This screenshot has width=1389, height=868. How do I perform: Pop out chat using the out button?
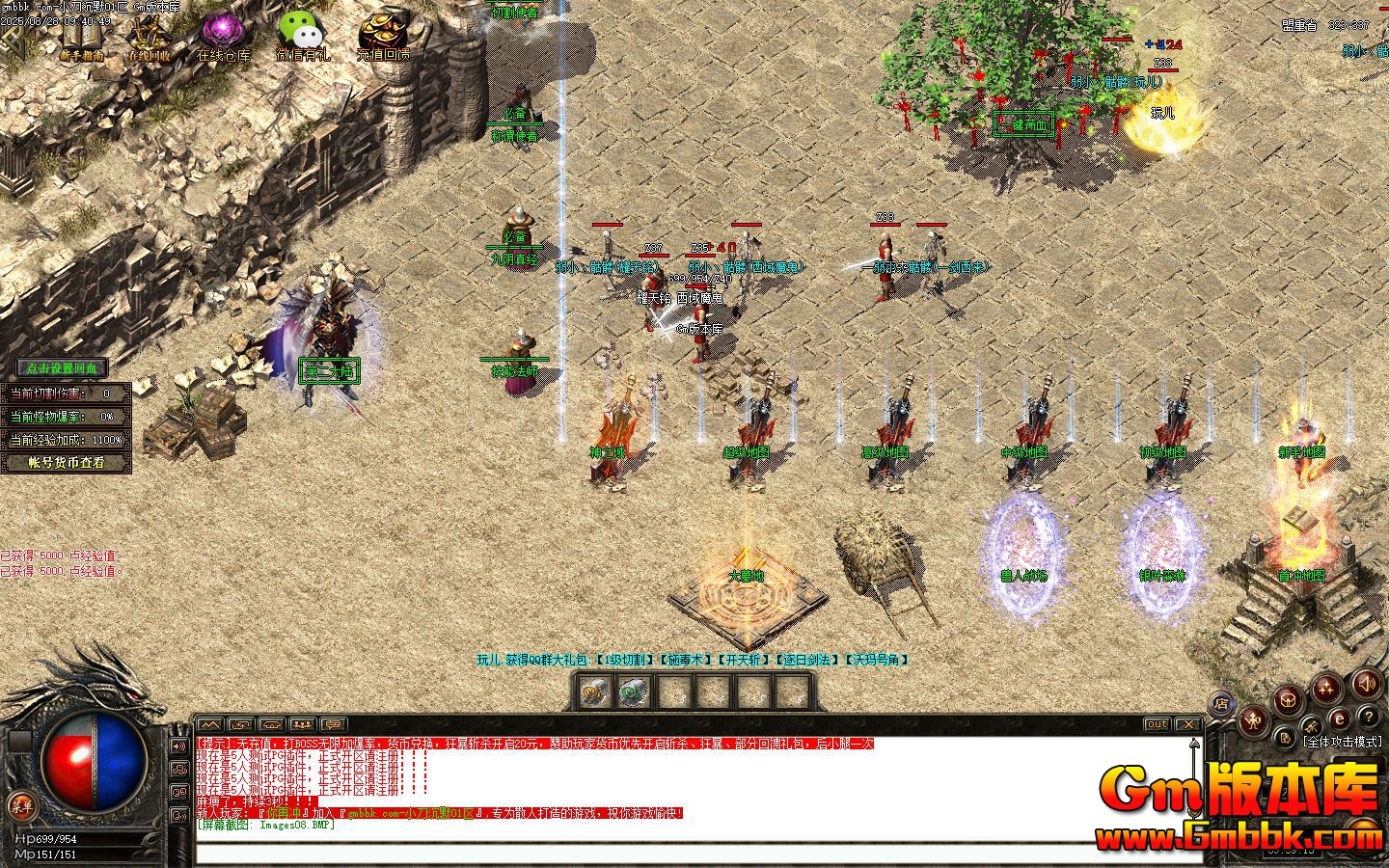click(1157, 724)
